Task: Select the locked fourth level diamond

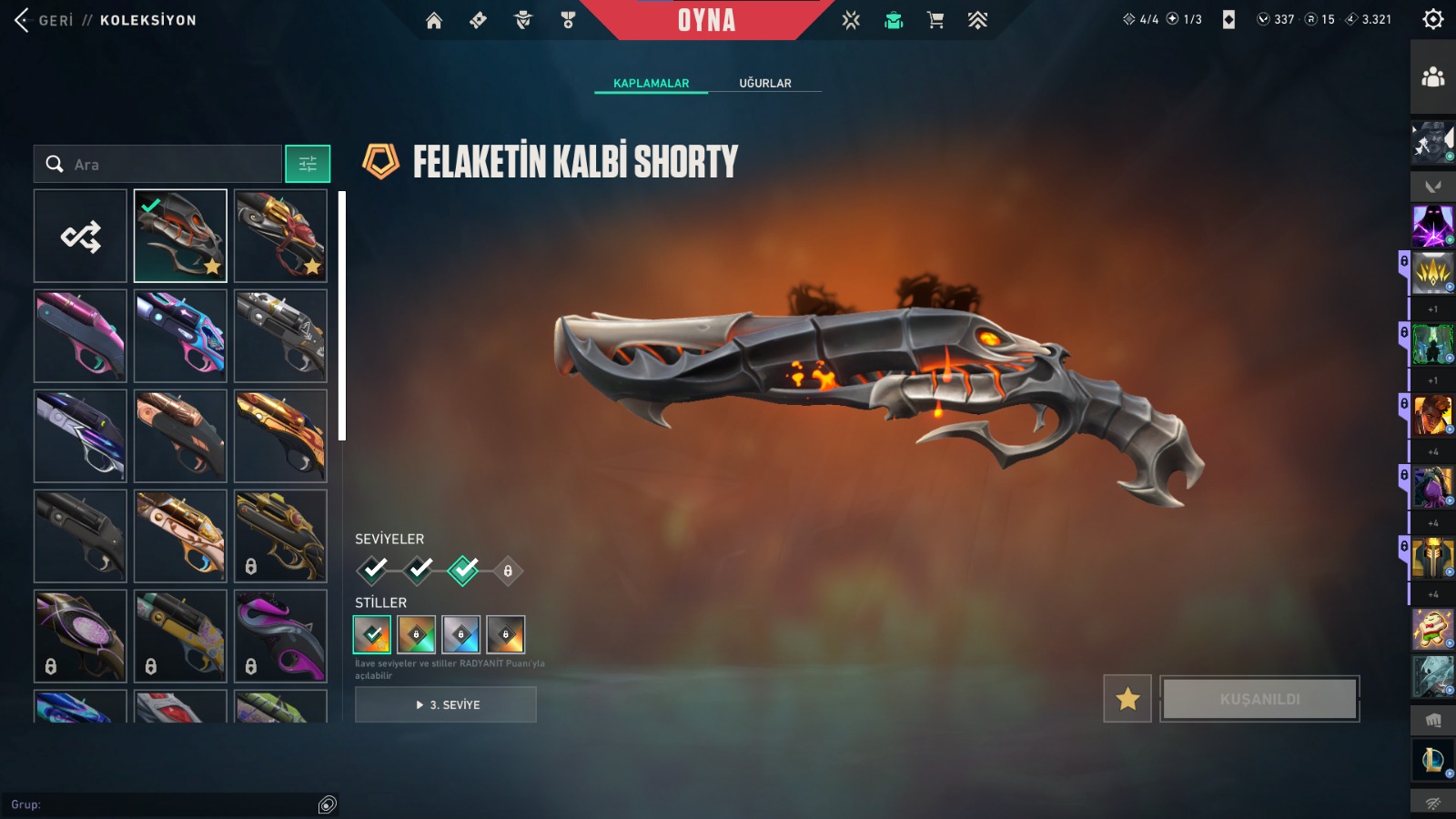Action: pyautogui.click(x=508, y=571)
